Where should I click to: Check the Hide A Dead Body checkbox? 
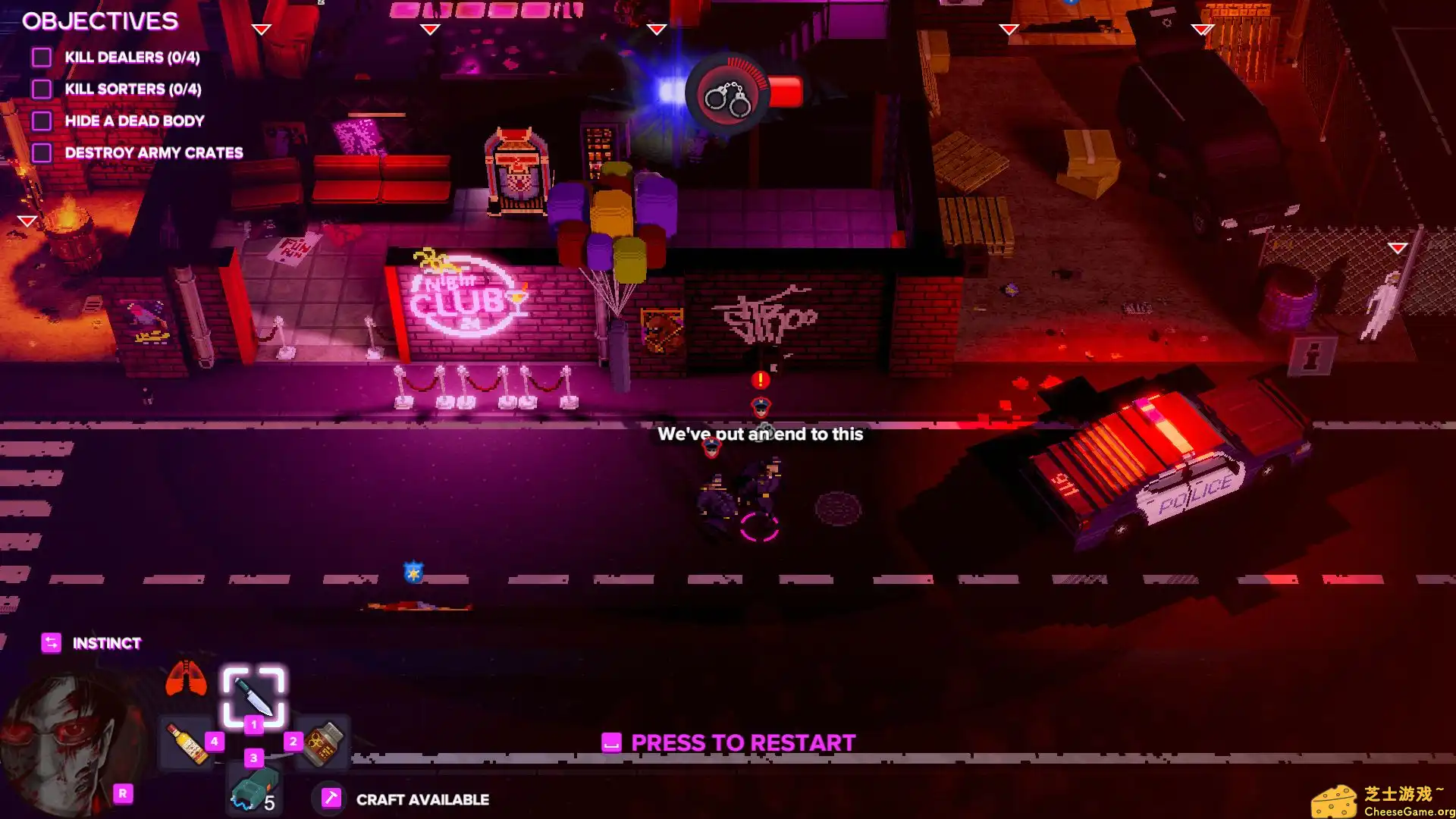pos(41,120)
